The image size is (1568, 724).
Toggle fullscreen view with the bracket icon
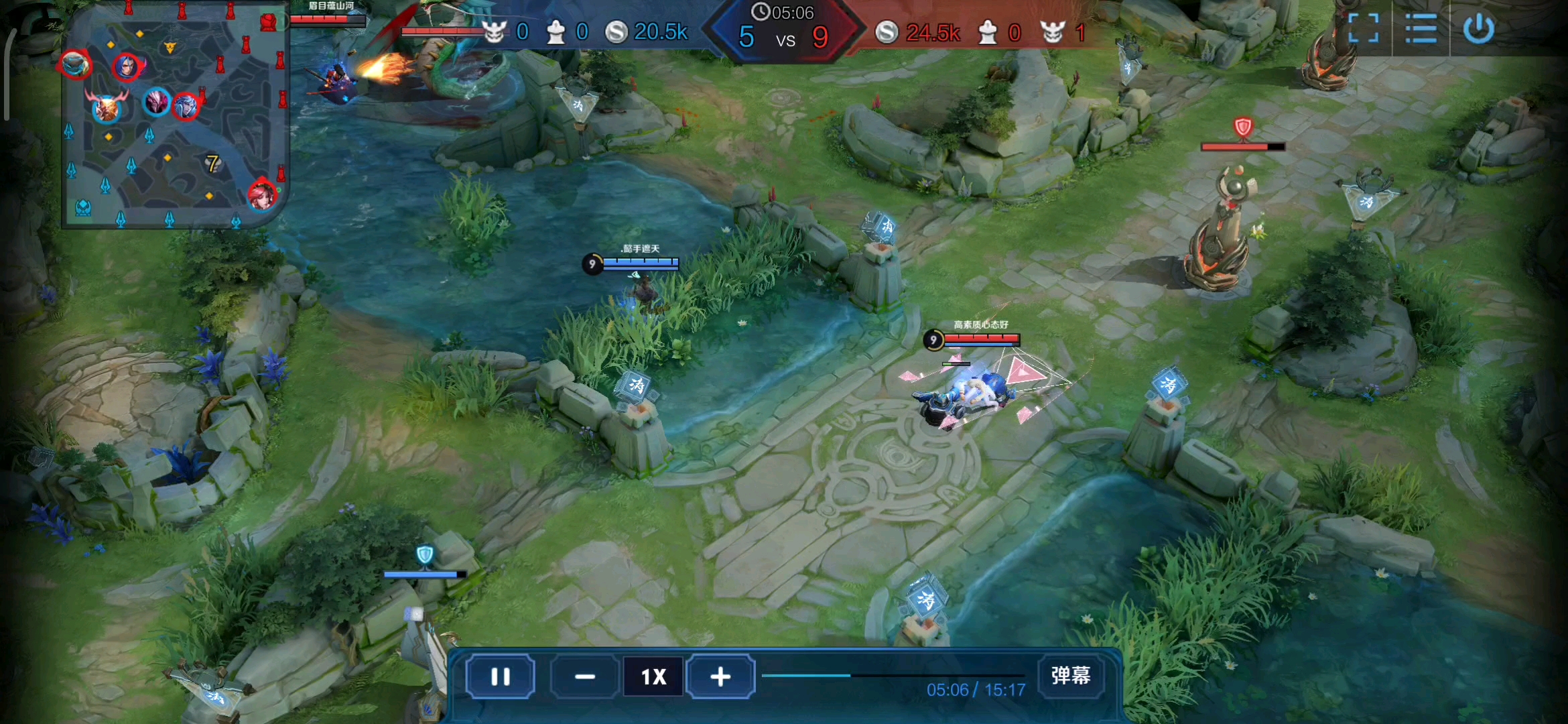(1363, 28)
